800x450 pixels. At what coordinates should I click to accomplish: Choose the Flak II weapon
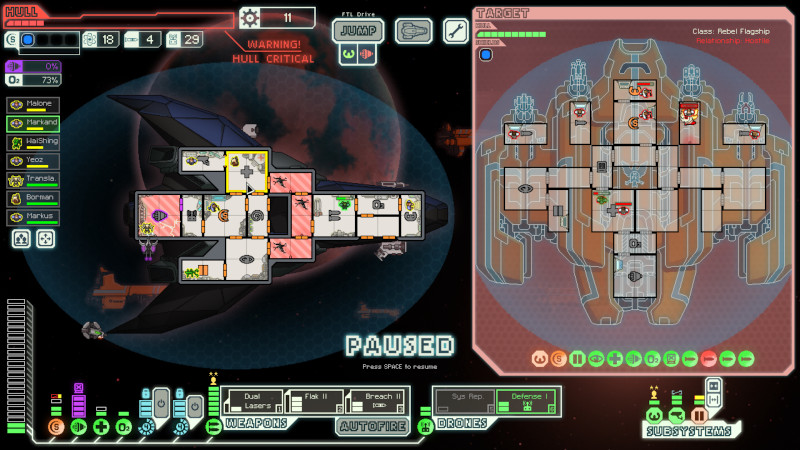316,401
